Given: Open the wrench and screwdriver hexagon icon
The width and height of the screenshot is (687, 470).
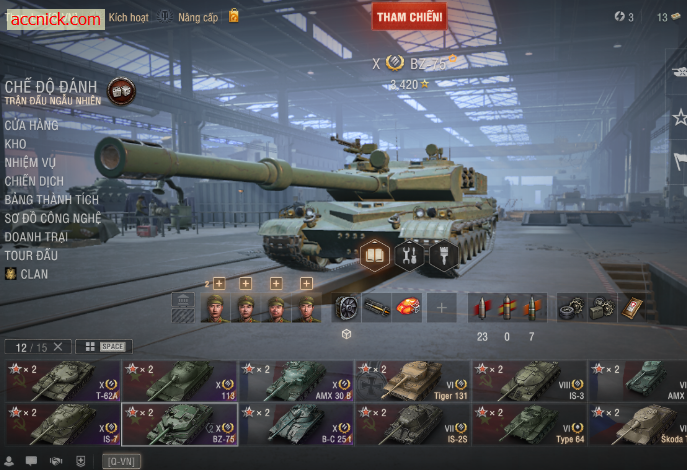Looking at the screenshot, I should (409, 255).
